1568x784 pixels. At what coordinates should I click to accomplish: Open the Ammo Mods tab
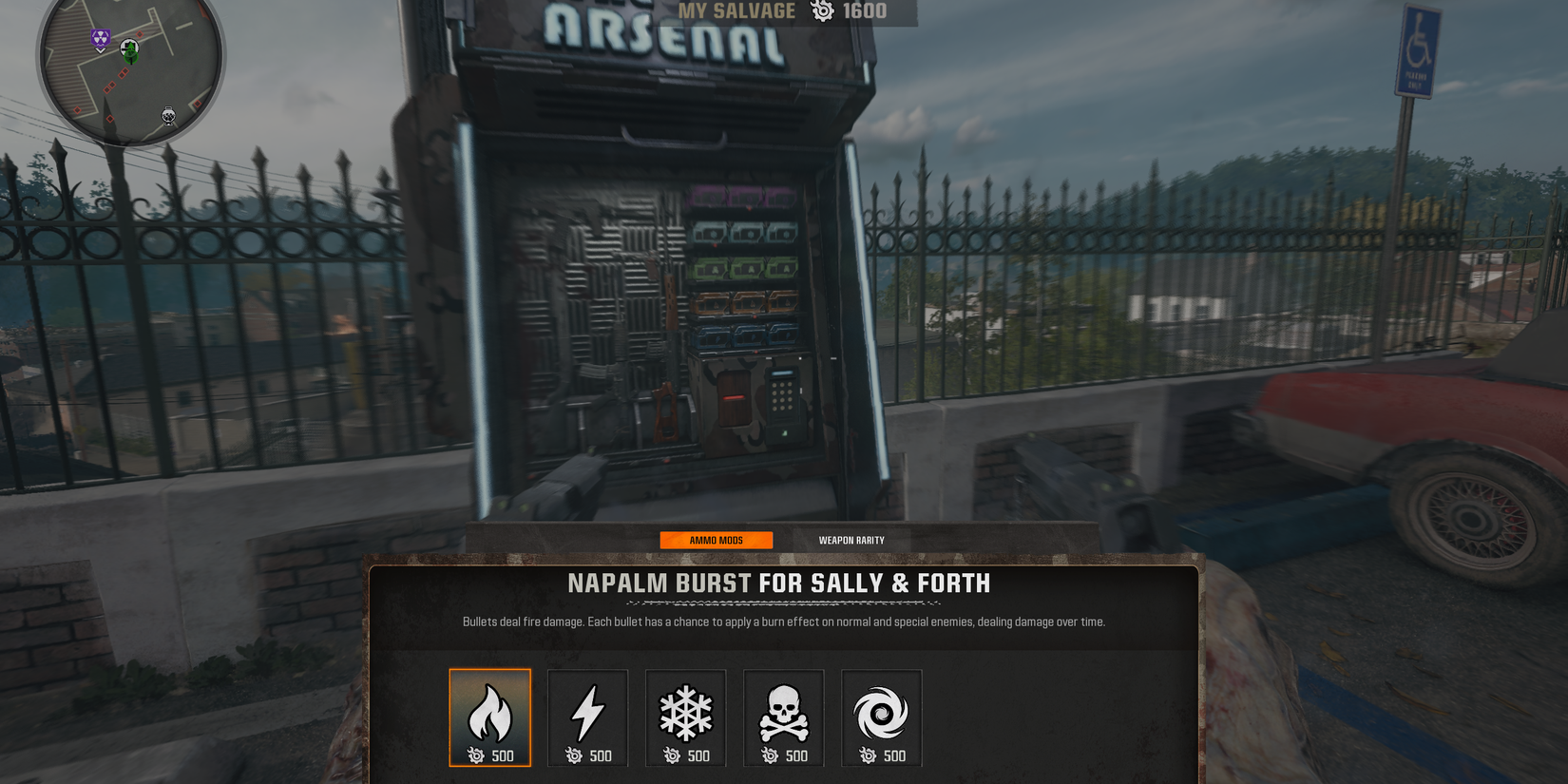tap(717, 539)
